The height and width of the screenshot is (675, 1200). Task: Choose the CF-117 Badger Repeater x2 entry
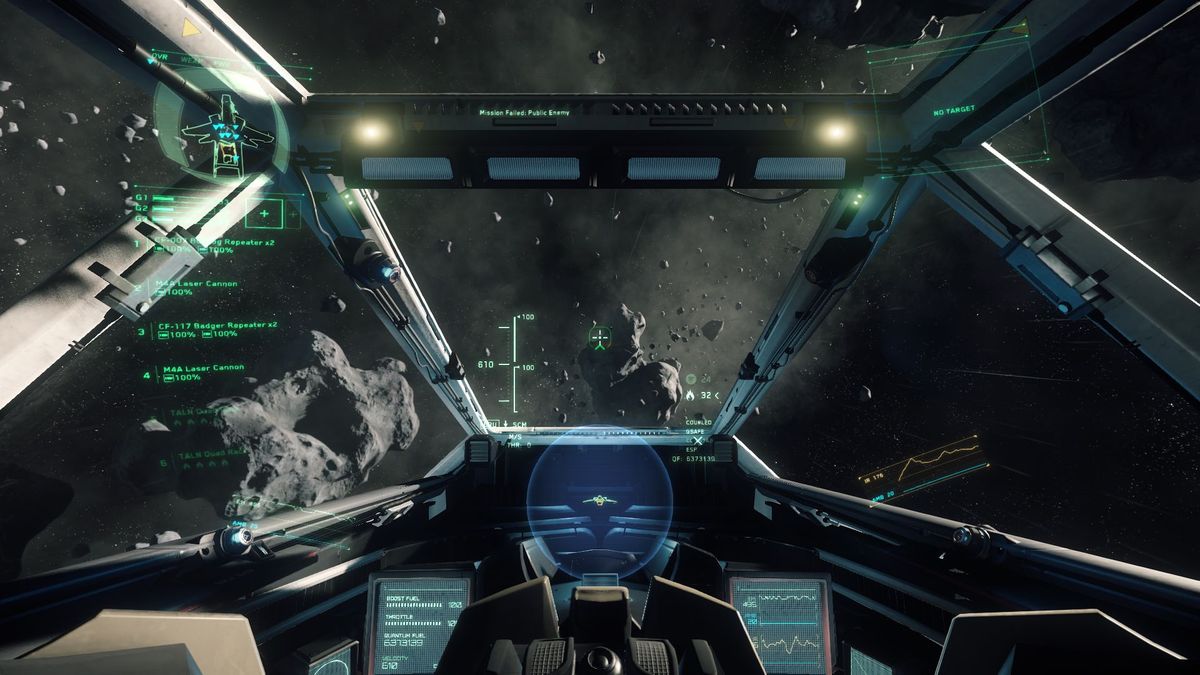pos(216,326)
